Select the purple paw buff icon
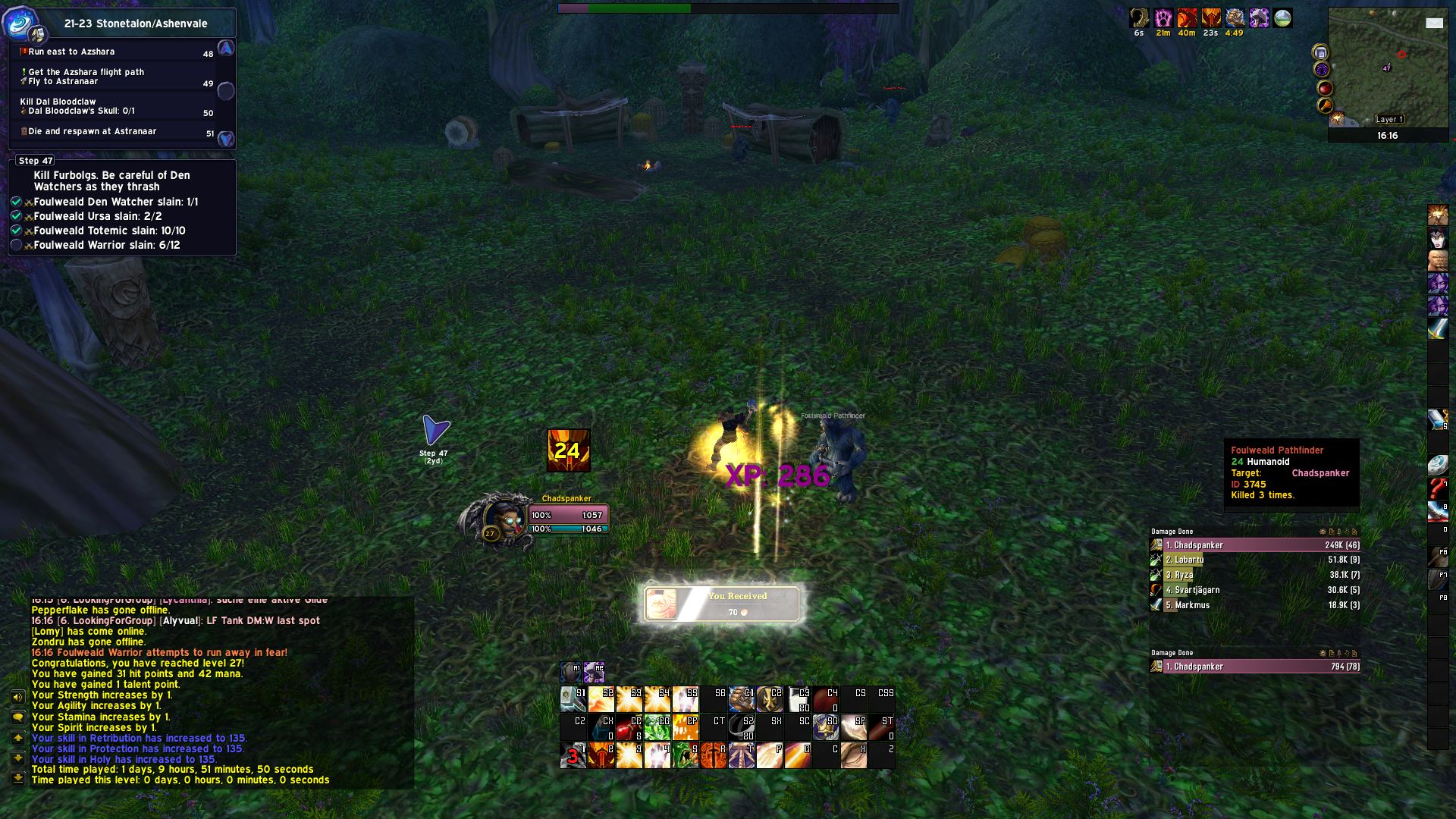 (1163, 18)
